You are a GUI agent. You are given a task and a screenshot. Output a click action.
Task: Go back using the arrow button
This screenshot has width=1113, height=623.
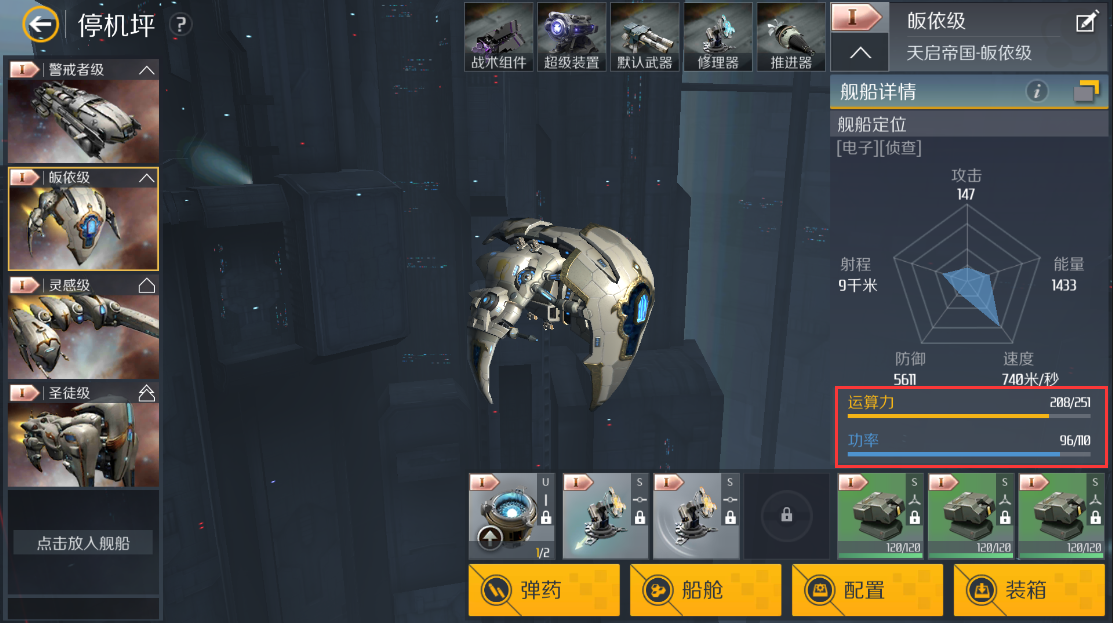click(41, 25)
